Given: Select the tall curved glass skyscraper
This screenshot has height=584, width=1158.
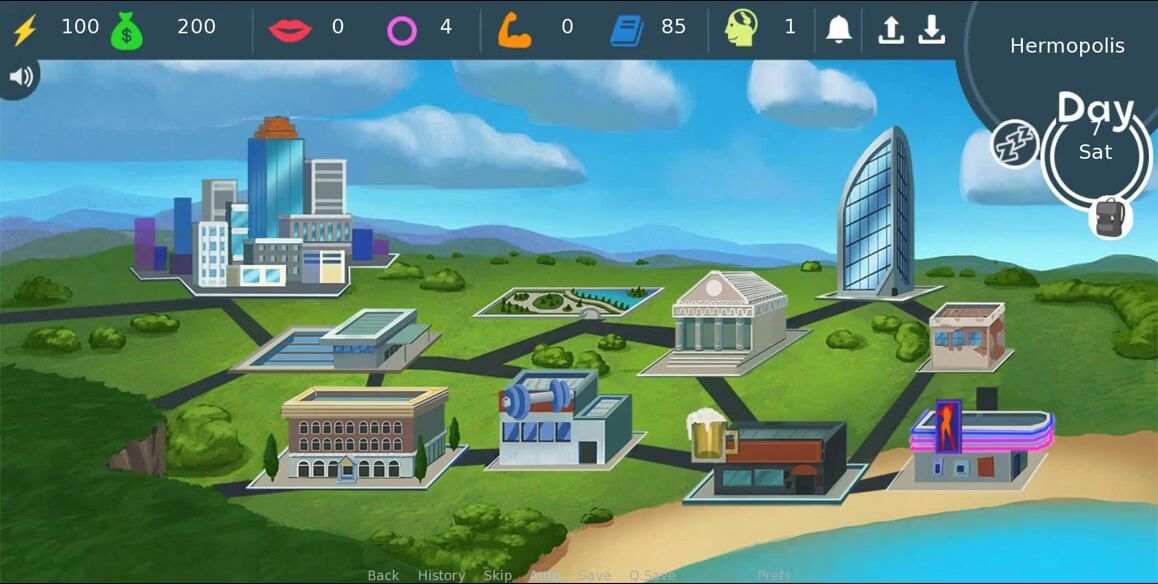Looking at the screenshot, I should (877, 215).
